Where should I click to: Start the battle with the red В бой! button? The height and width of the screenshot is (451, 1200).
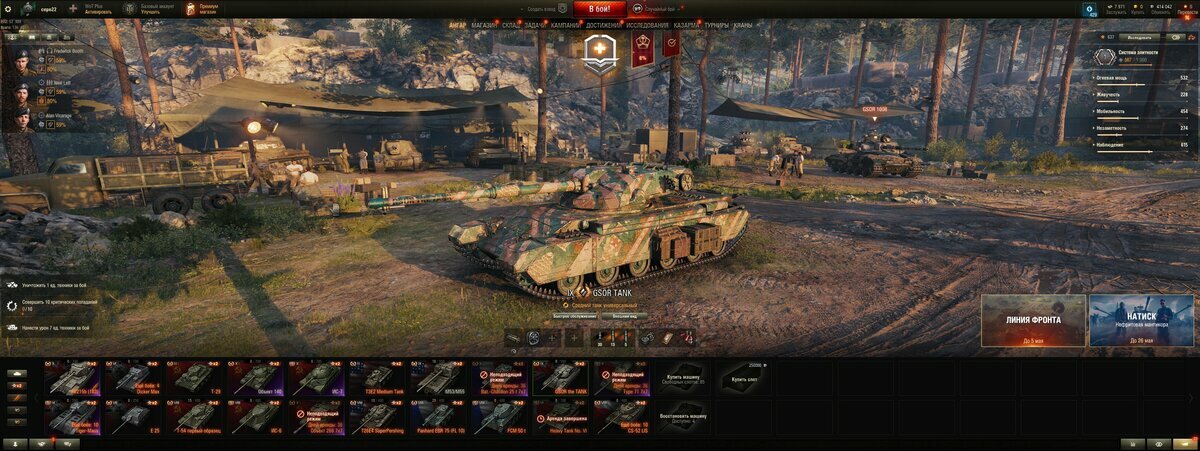(599, 8)
